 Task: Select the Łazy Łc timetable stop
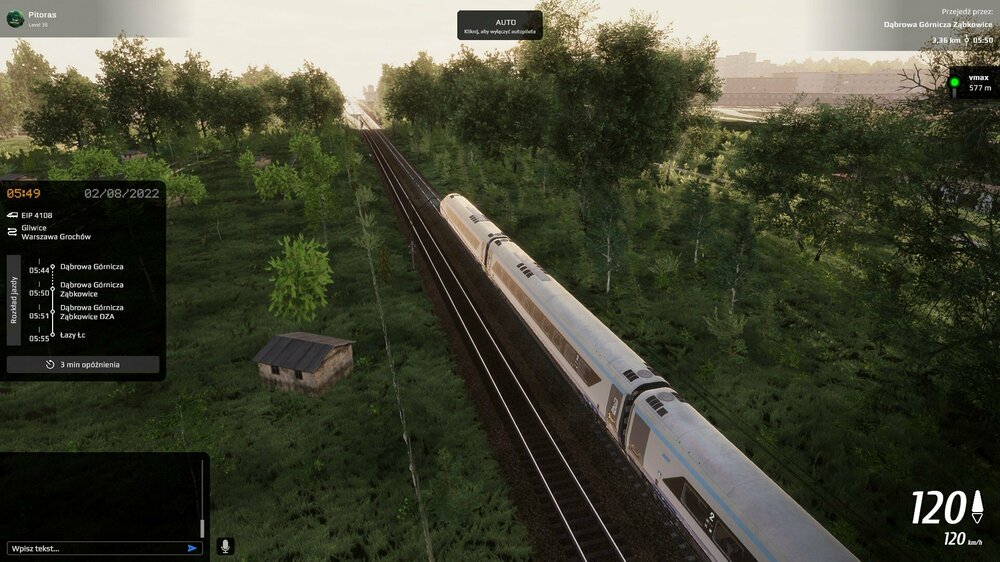[x=74, y=335]
